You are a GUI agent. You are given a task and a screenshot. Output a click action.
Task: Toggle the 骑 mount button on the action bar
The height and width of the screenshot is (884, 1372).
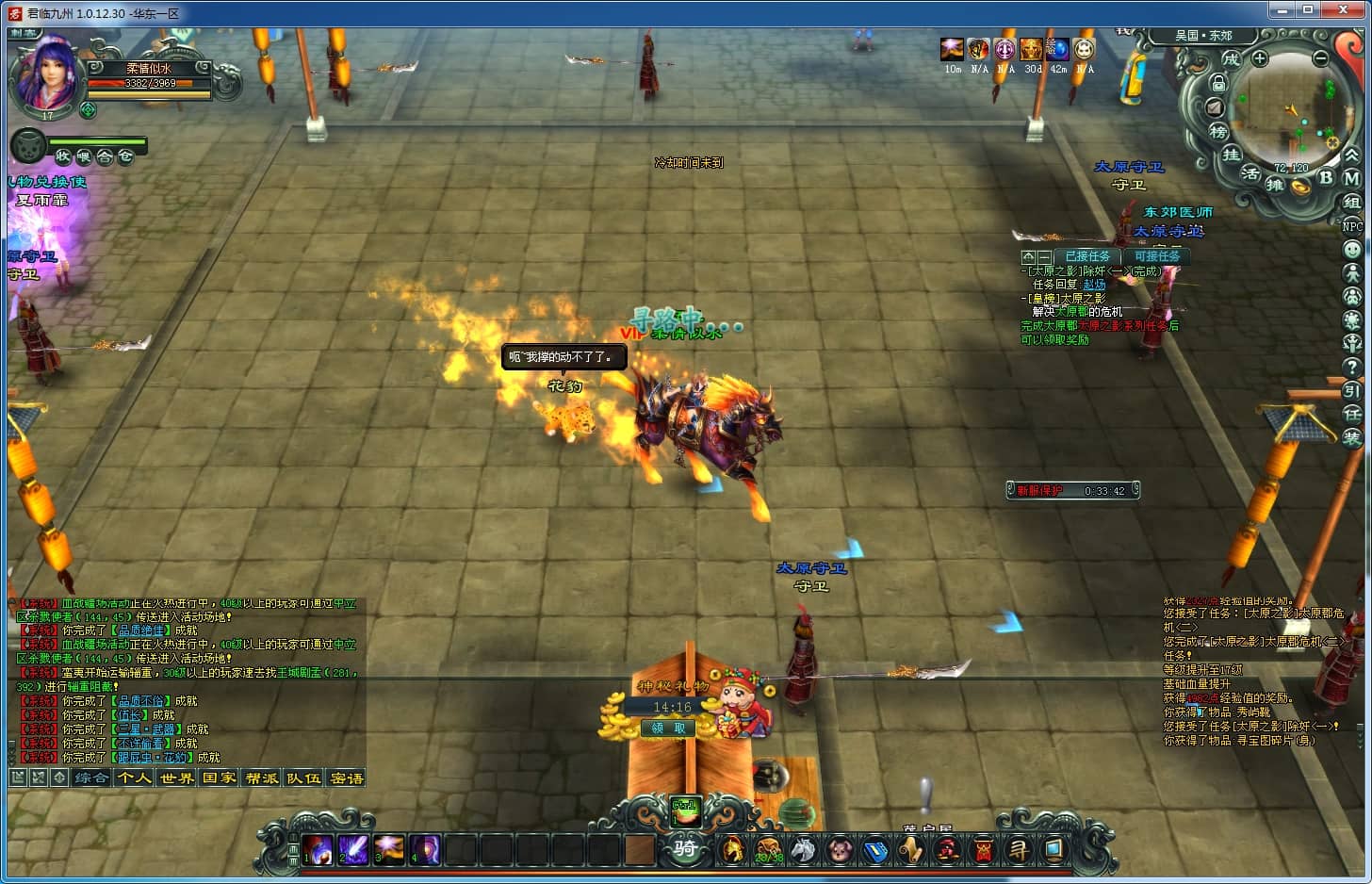tap(685, 848)
